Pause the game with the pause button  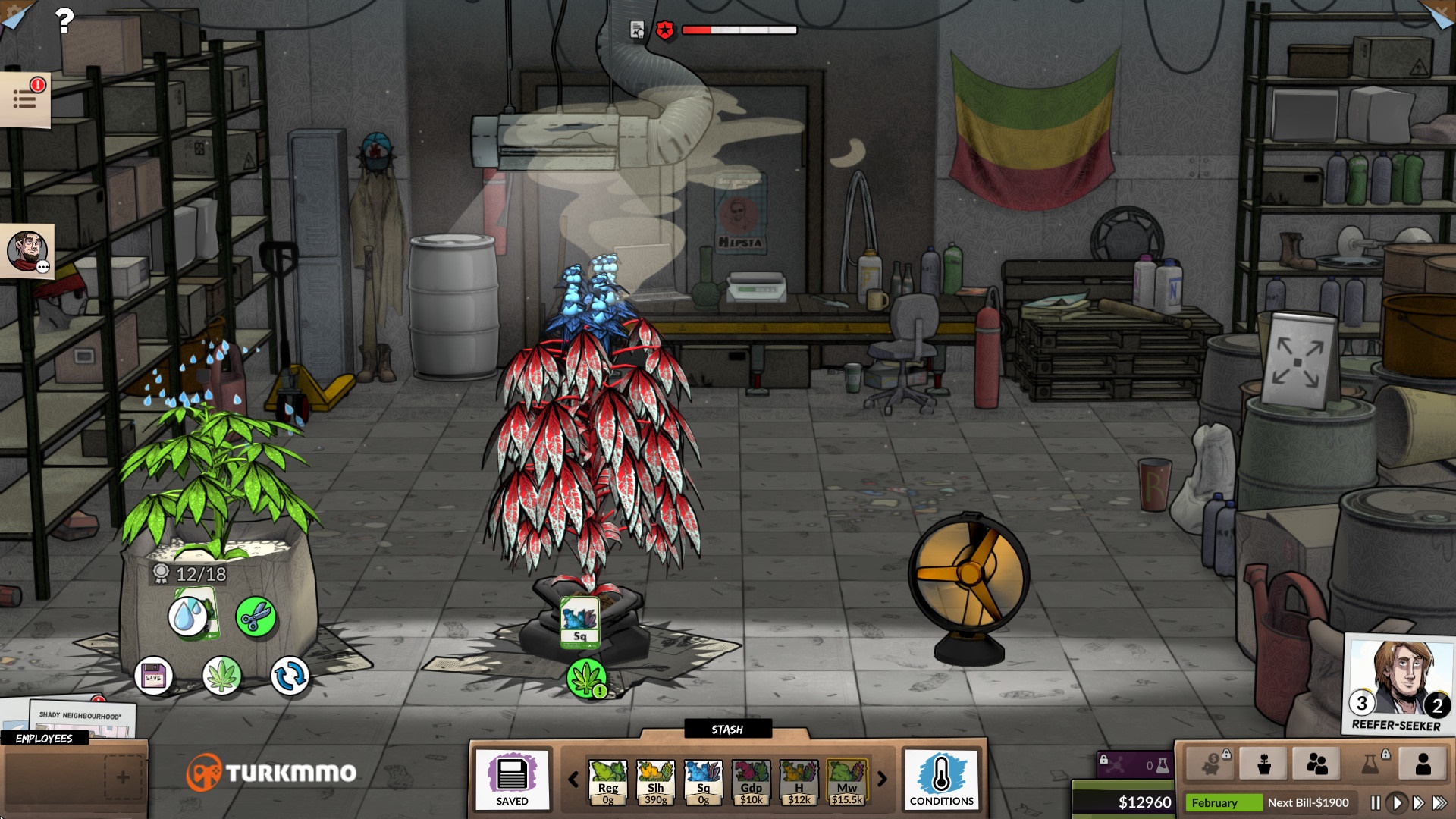click(1376, 802)
